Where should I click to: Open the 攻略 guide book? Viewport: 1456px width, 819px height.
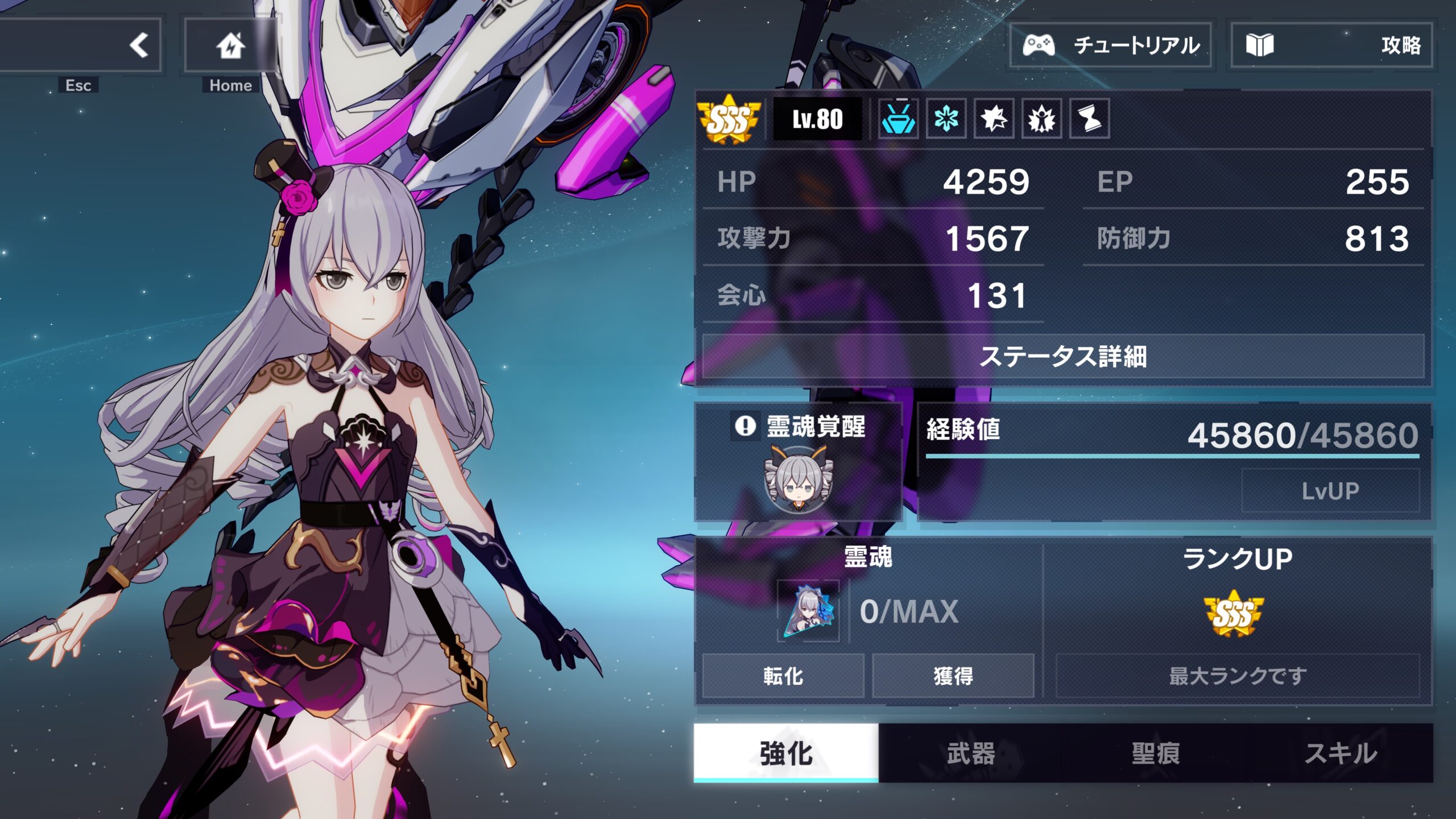(x=1331, y=45)
